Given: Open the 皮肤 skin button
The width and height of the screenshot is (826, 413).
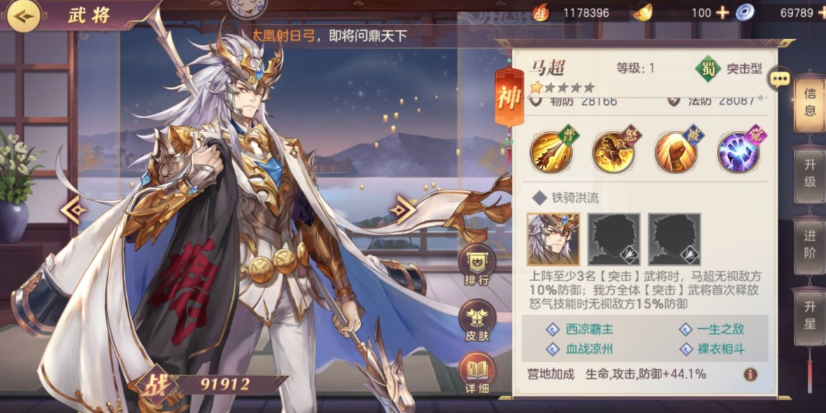Looking at the screenshot, I should tap(477, 322).
